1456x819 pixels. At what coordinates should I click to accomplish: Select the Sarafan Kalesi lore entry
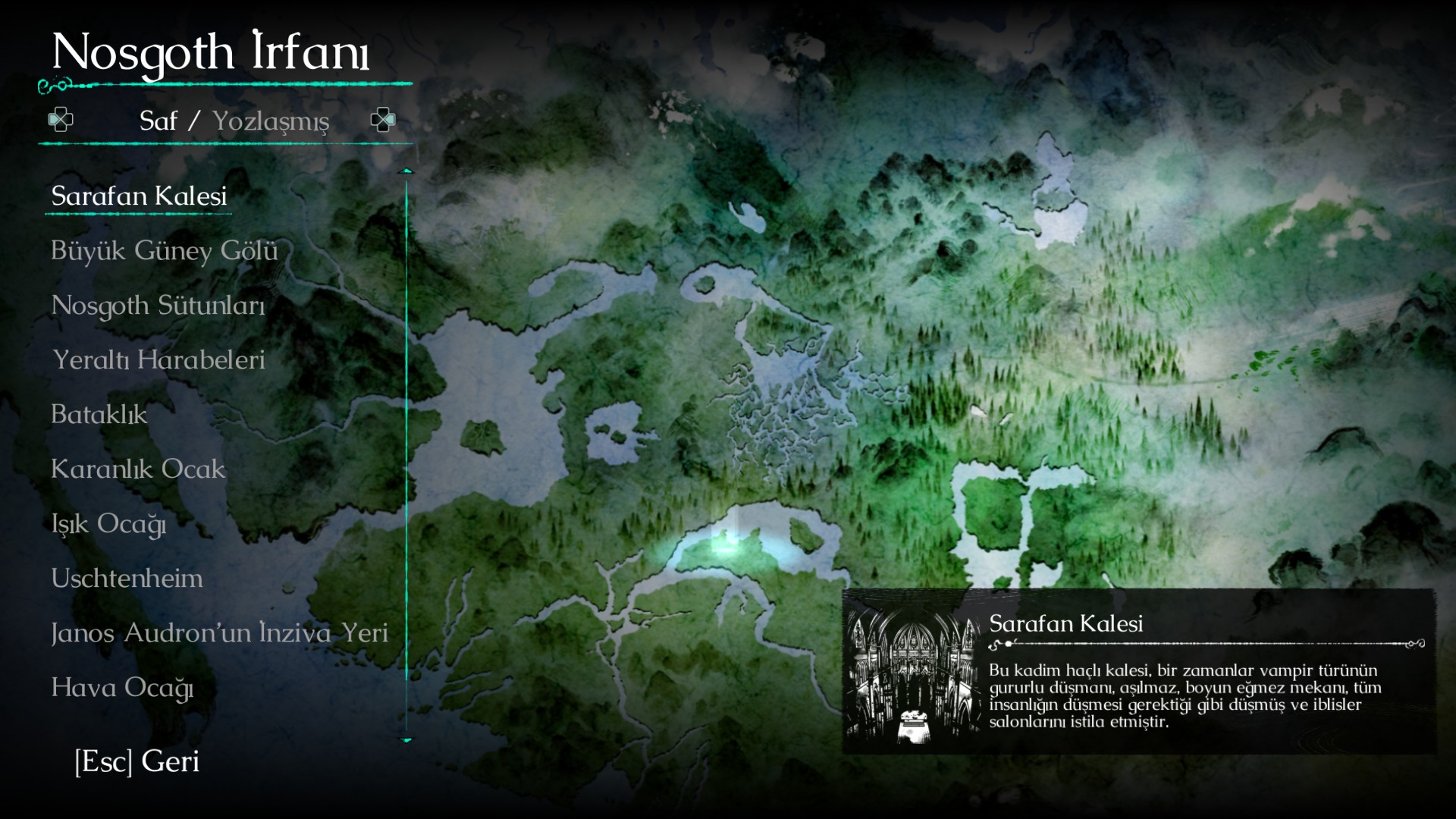[139, 196]
